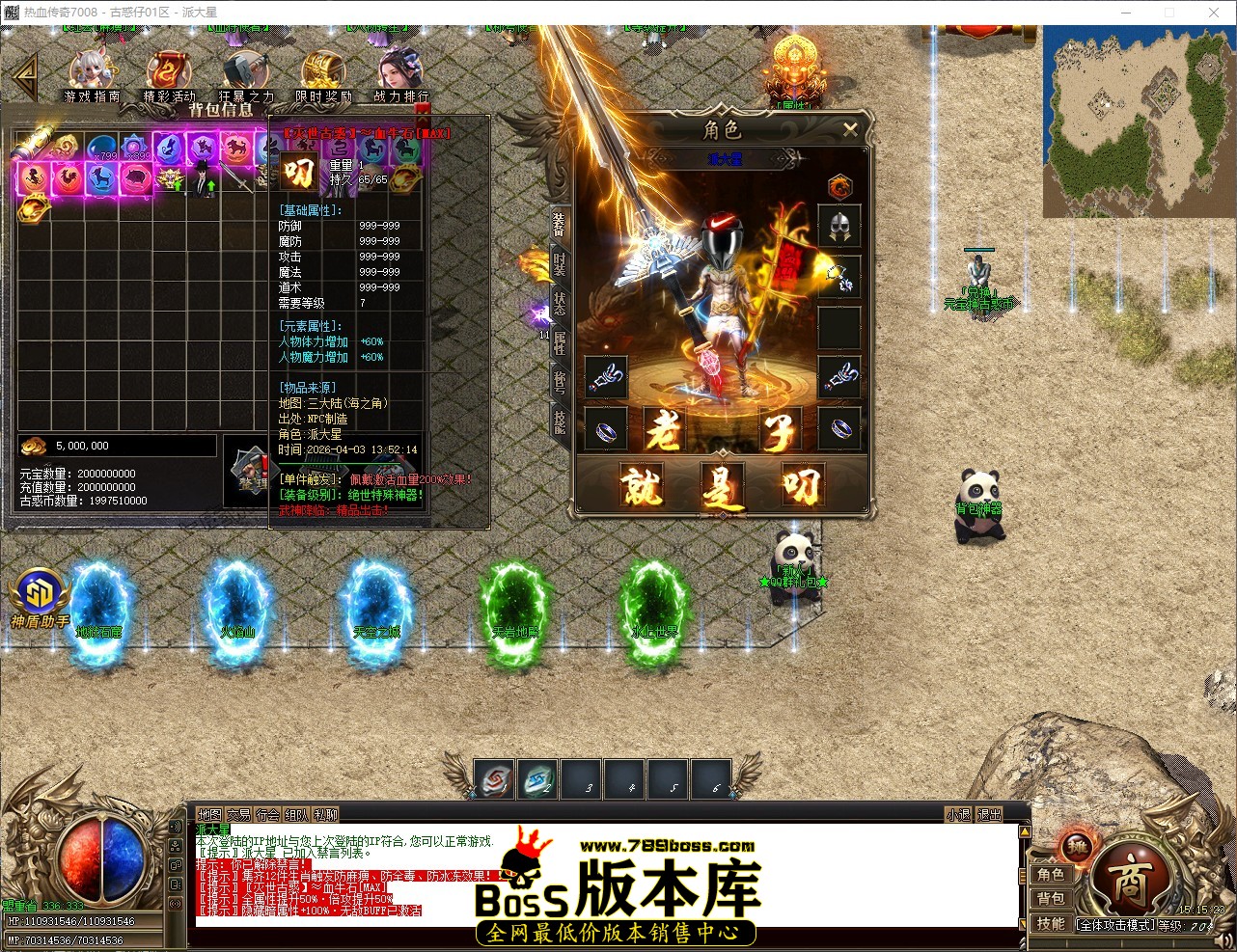Viewport: 1237px width, 952px height.
Task: Open the 游戏指南 (Game Guide) icon
Action: (92, 68)
